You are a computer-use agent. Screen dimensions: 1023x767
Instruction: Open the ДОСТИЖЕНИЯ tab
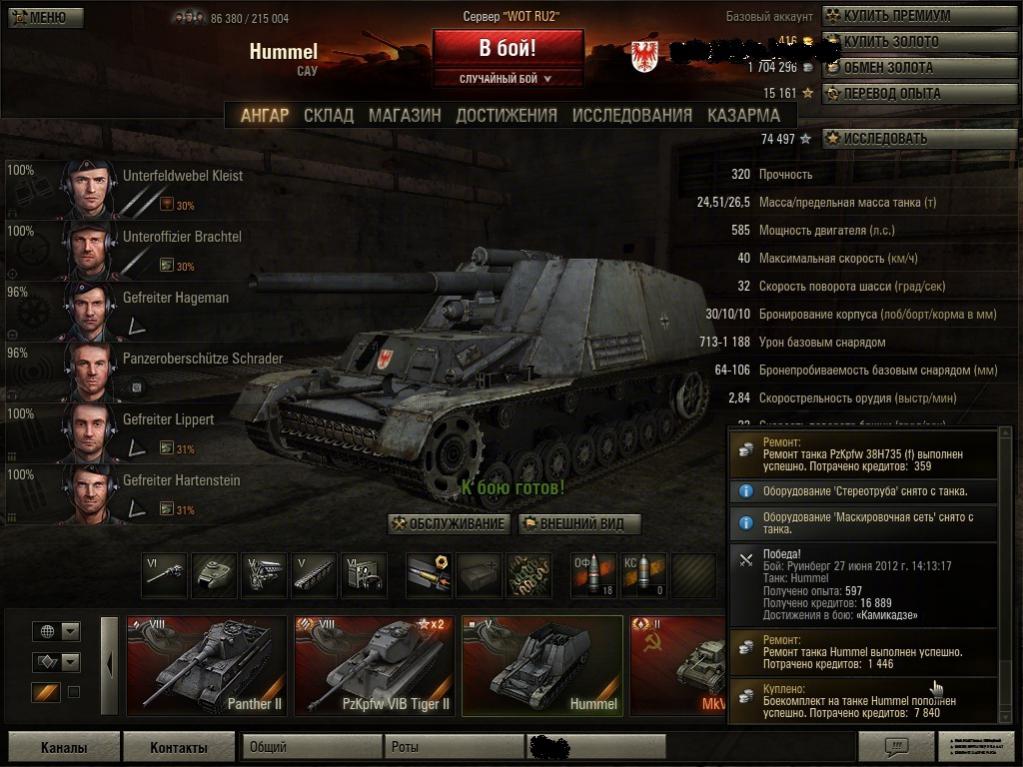tap(506, 115)
